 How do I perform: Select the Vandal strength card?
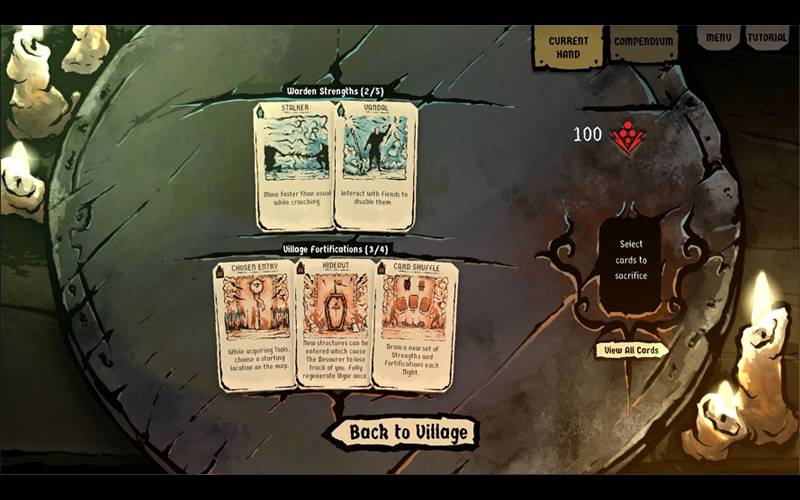click(376, 164)
